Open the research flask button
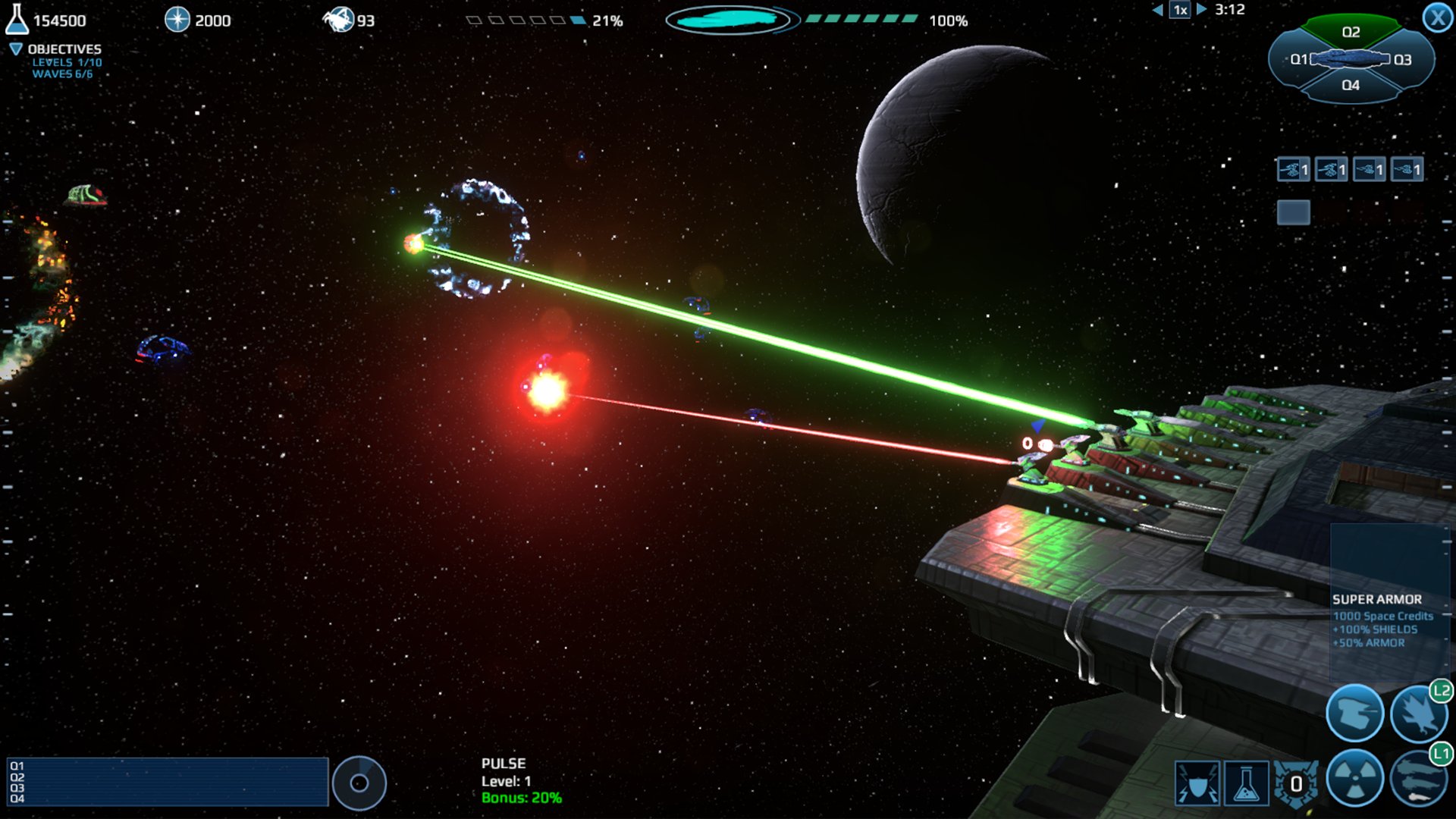1456x819 pixels. (x=1246, y=783)
